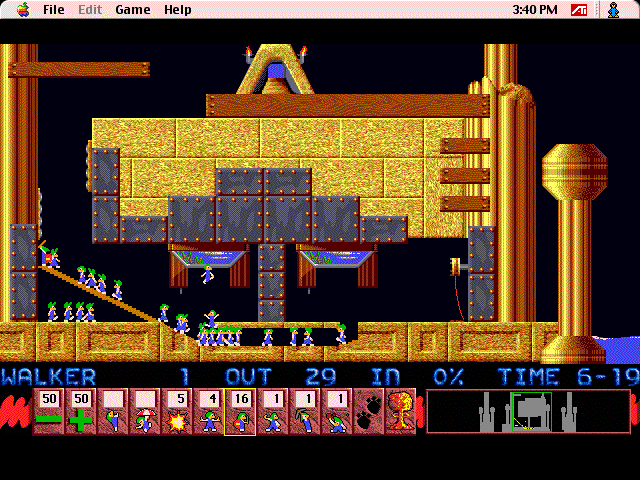Increase release rate with the green plus
This screenshot has height=480, width=640.
click(80, 412)
